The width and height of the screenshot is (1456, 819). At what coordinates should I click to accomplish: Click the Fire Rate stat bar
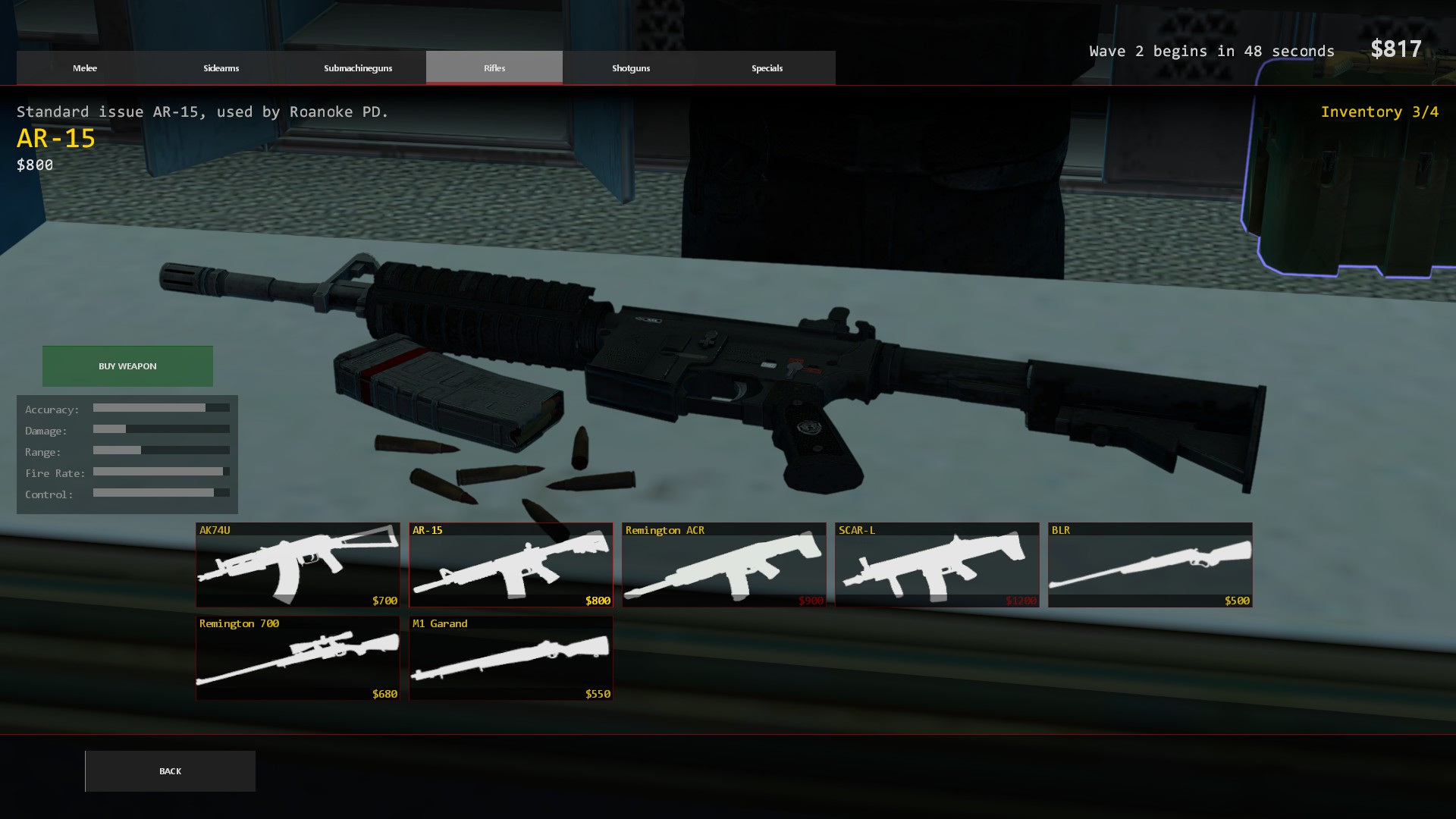[160, 472]
